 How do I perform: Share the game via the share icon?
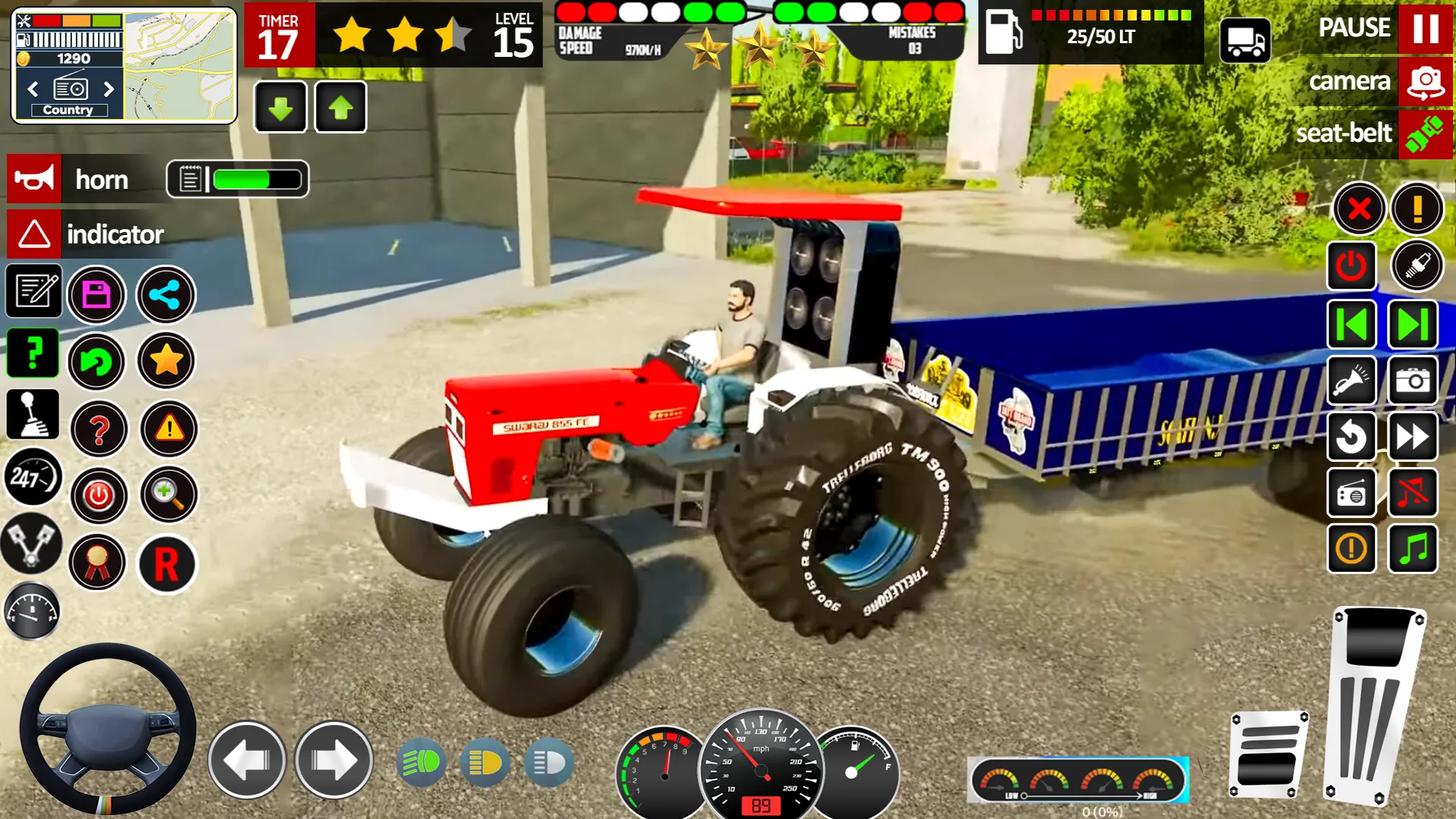point(166,296)
